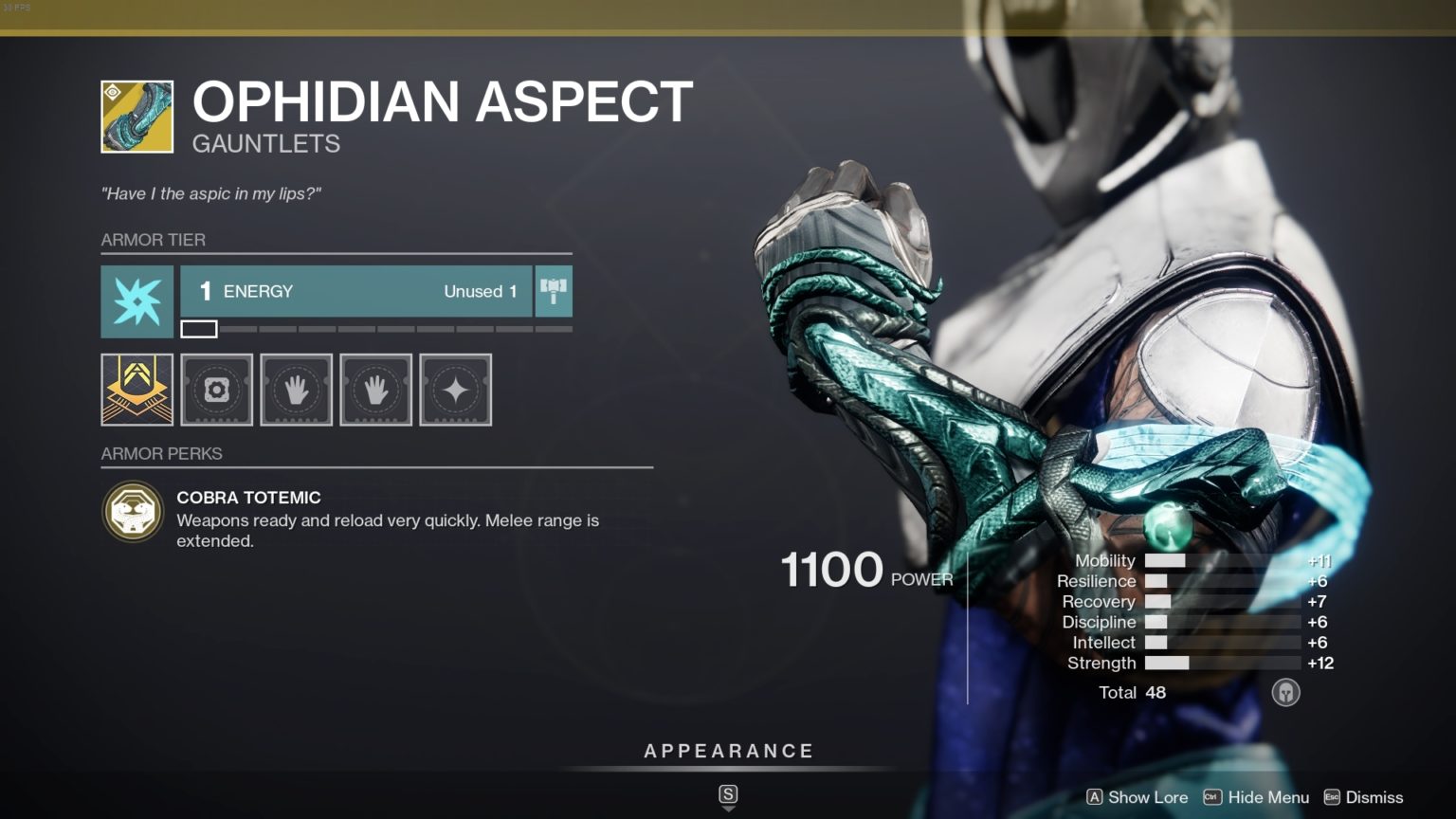This screenshot has height=819, width=1456.
Task: Select the first arms mod socket
Action: point(296,390)
